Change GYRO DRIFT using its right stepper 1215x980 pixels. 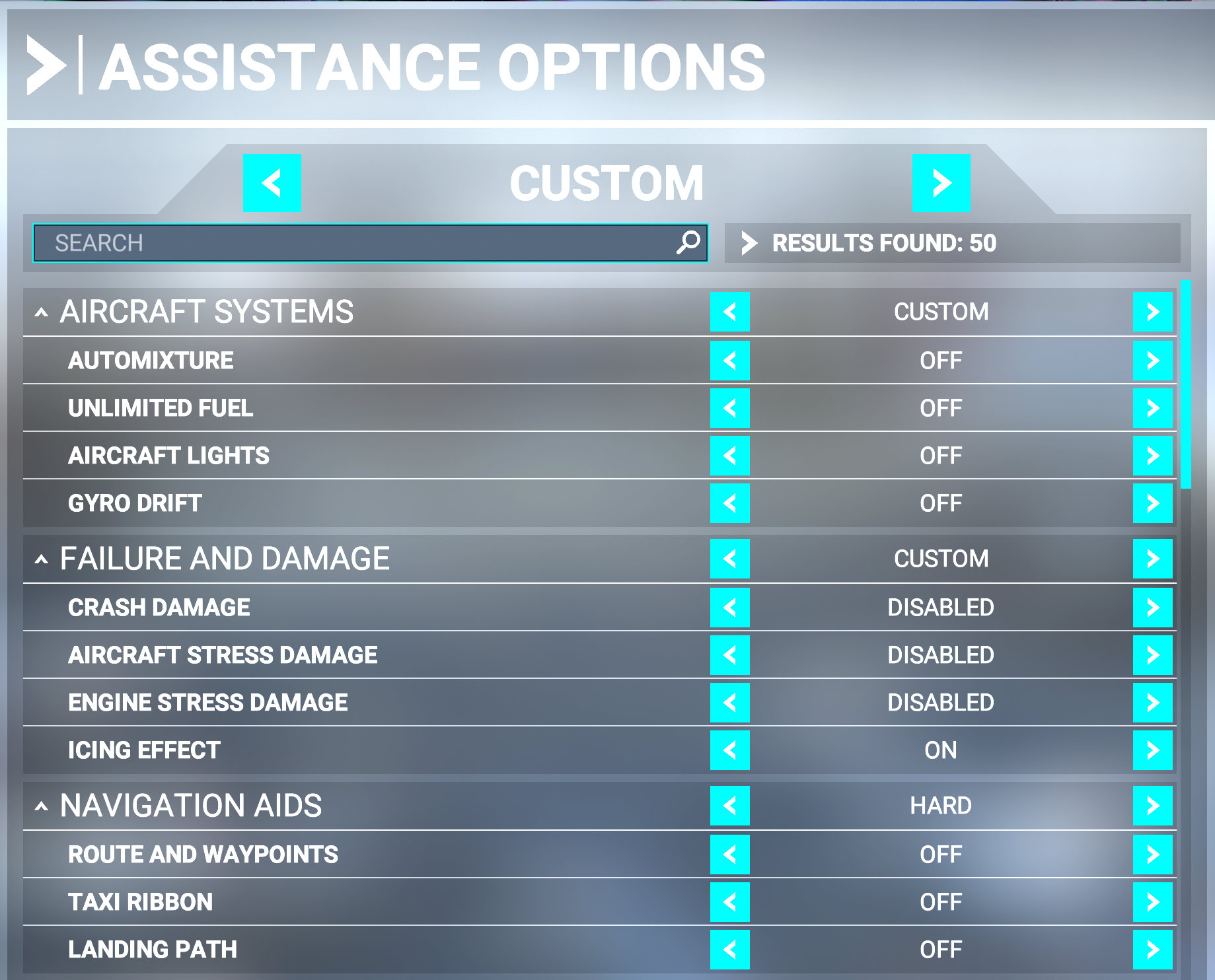tap(1154, 503)
